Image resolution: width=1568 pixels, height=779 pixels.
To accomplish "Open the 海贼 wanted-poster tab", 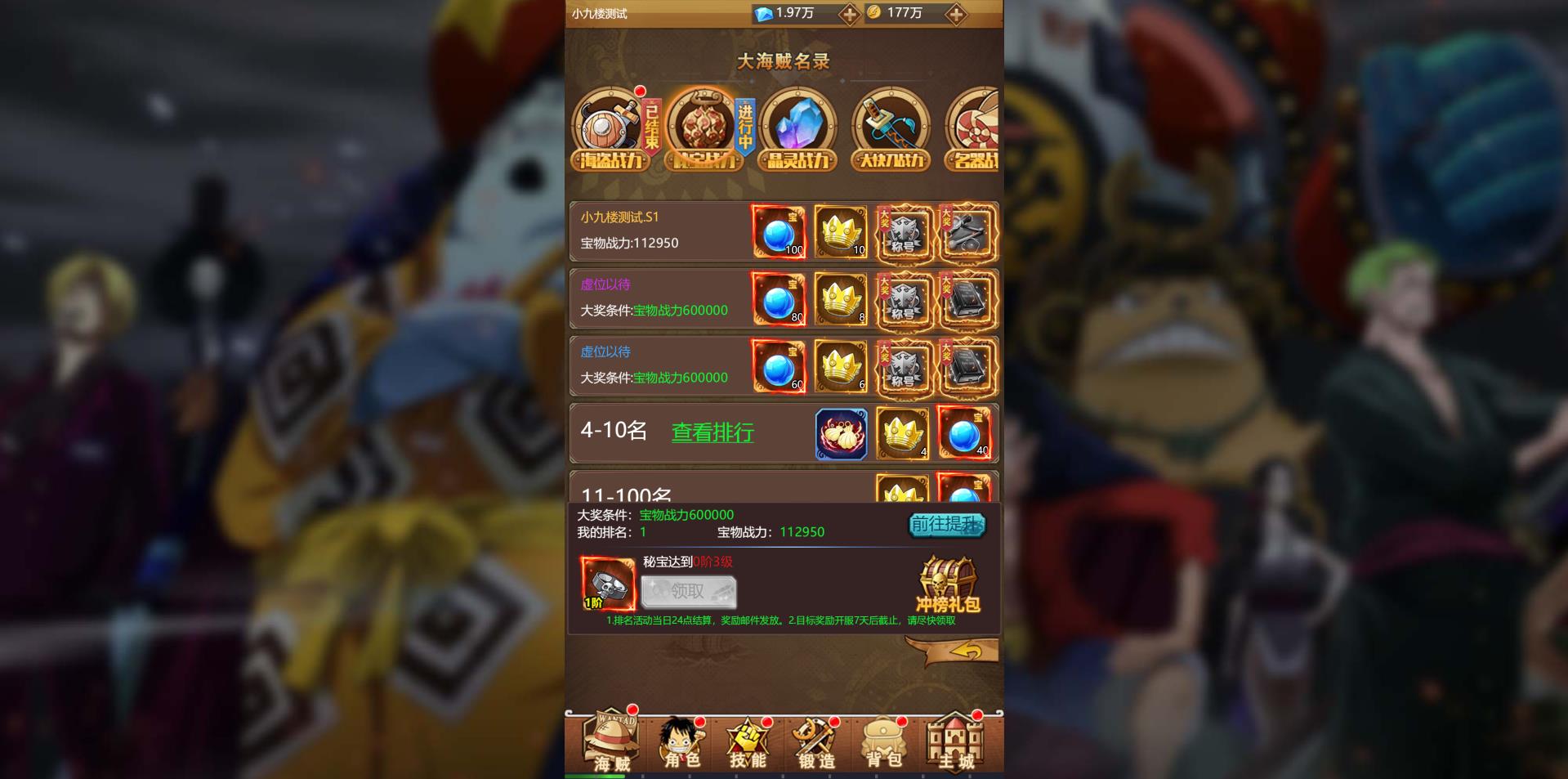I will (x=610, y=740).
